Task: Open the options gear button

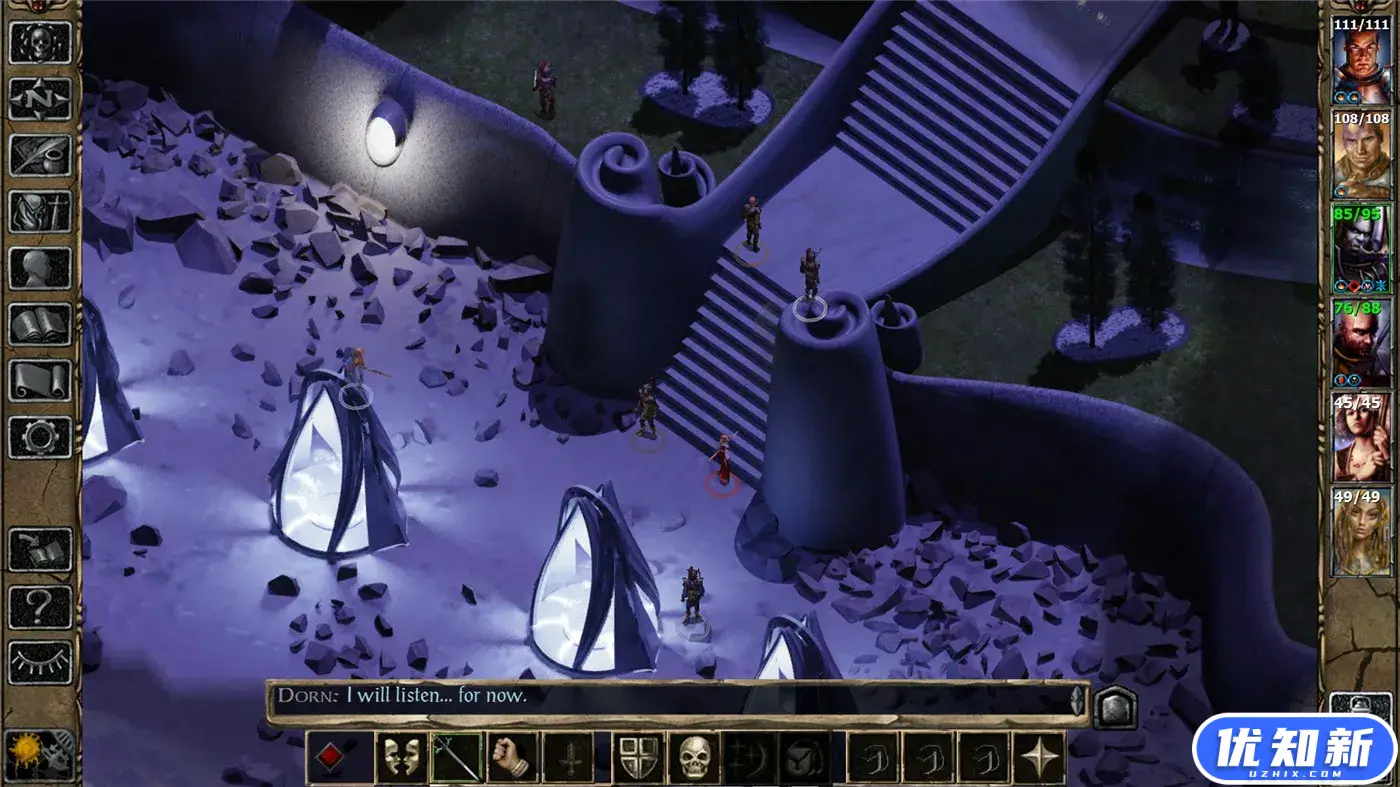Action: coord(40,437)
